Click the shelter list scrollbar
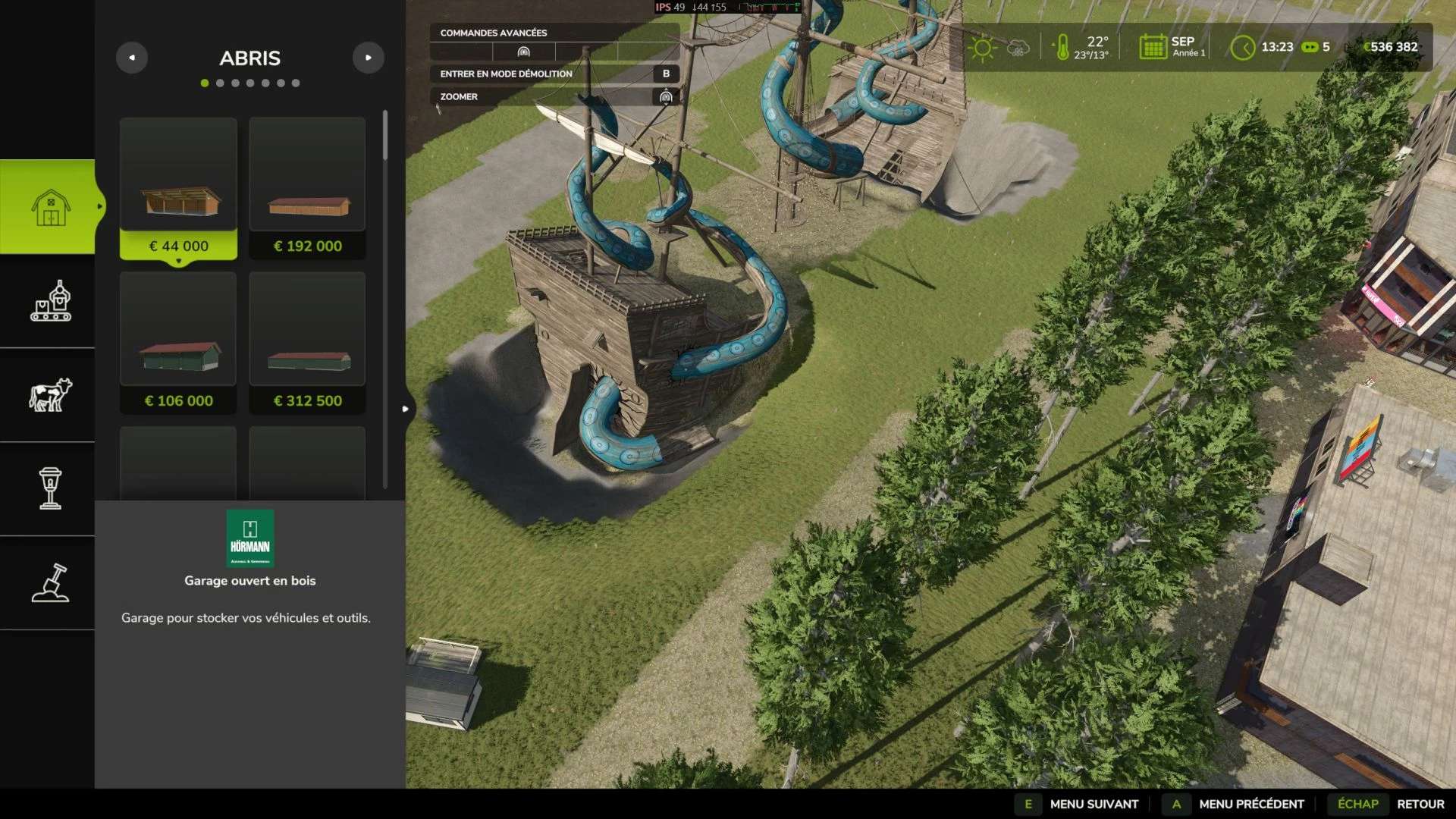The width and height of the screenshot is (1456, 819). click(x=385, y=136)
